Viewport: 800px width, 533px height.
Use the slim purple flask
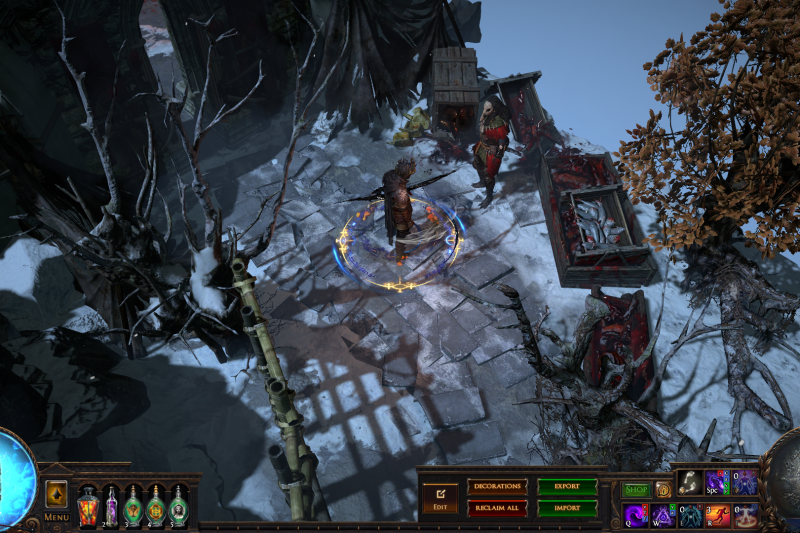click(x=111, y=505)
